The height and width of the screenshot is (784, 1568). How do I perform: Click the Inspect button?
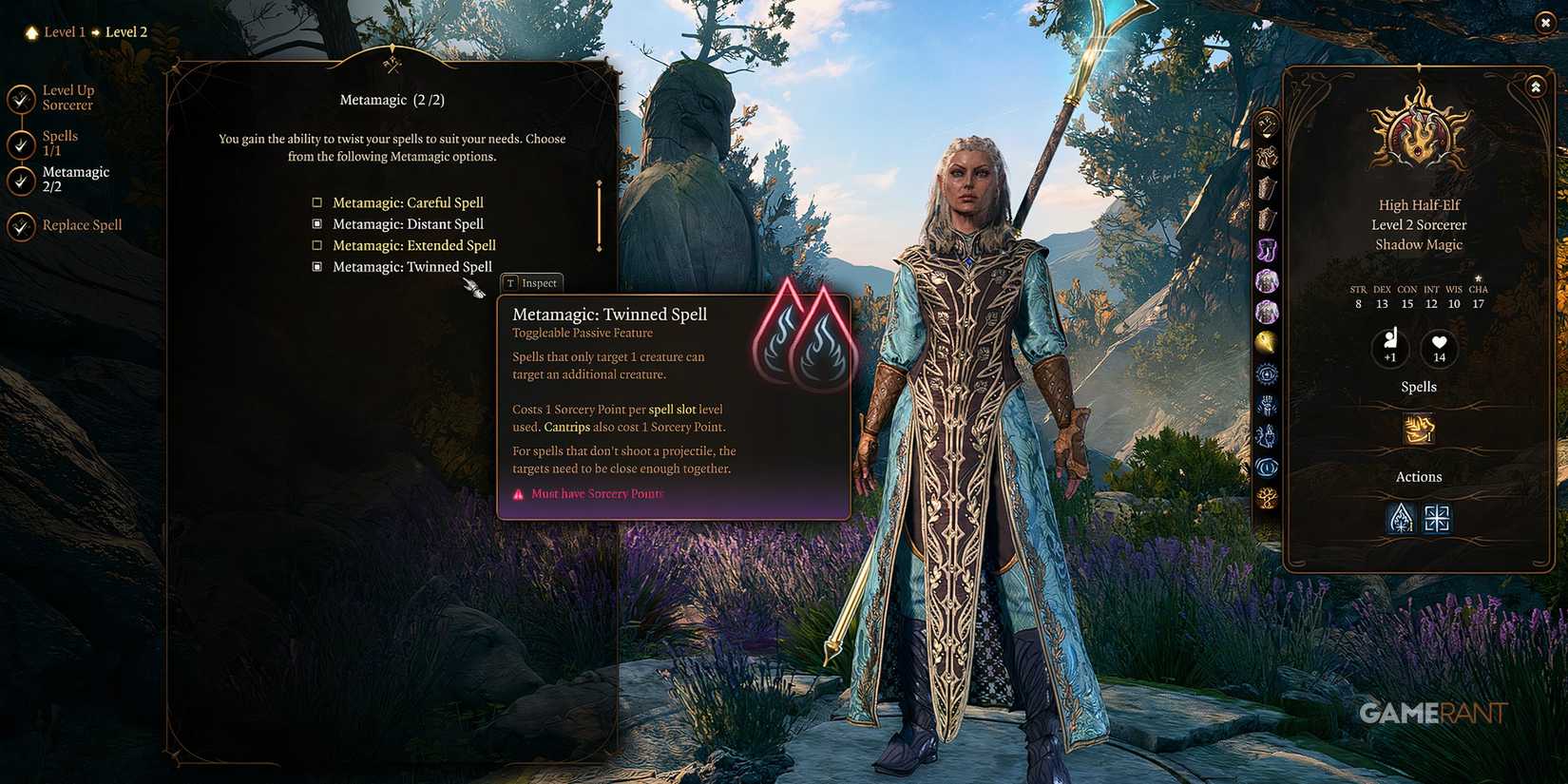[531, 282]
